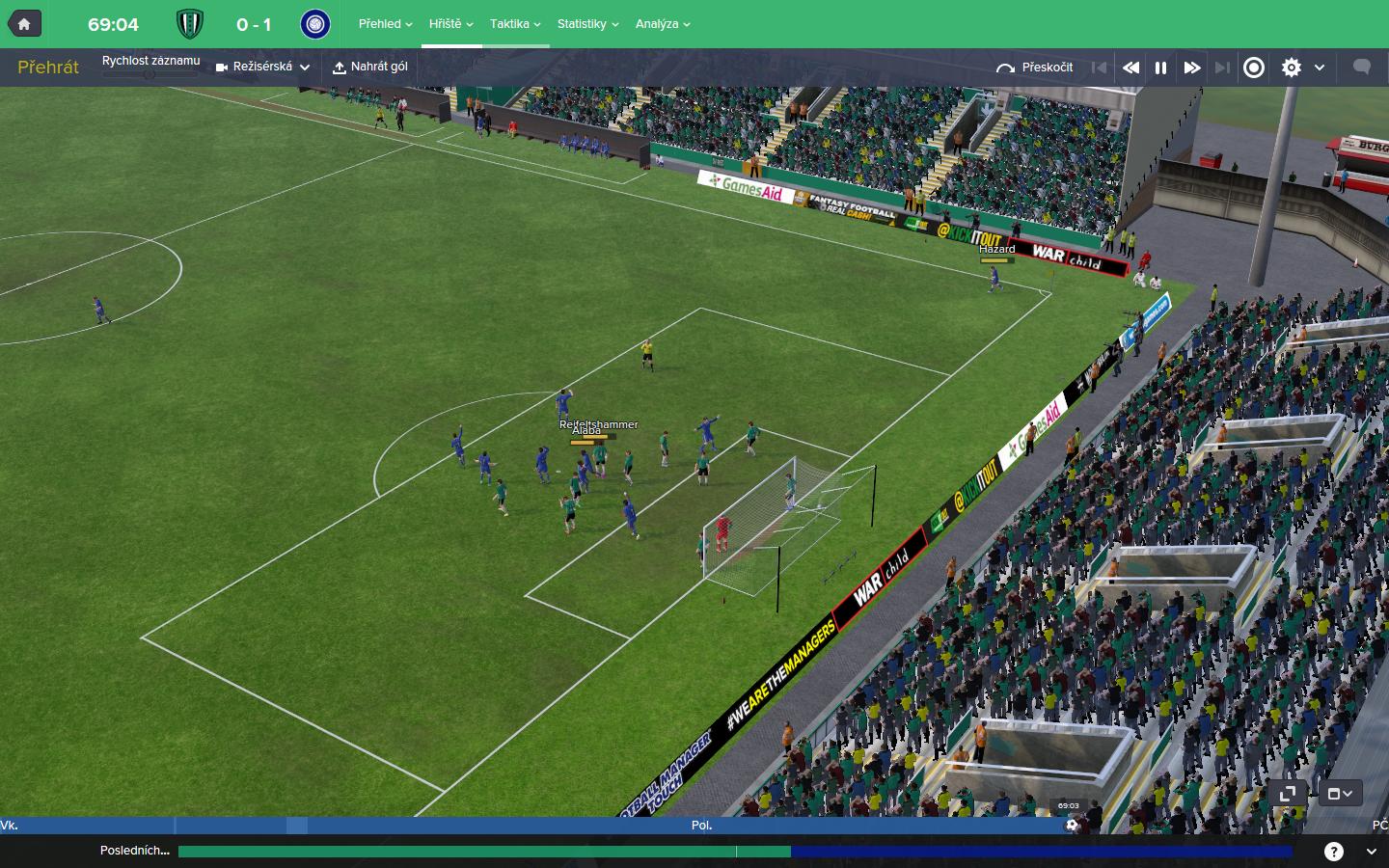Go to the home screen button
This screenshot has height=868, width=1389.
tap(24, 24)
